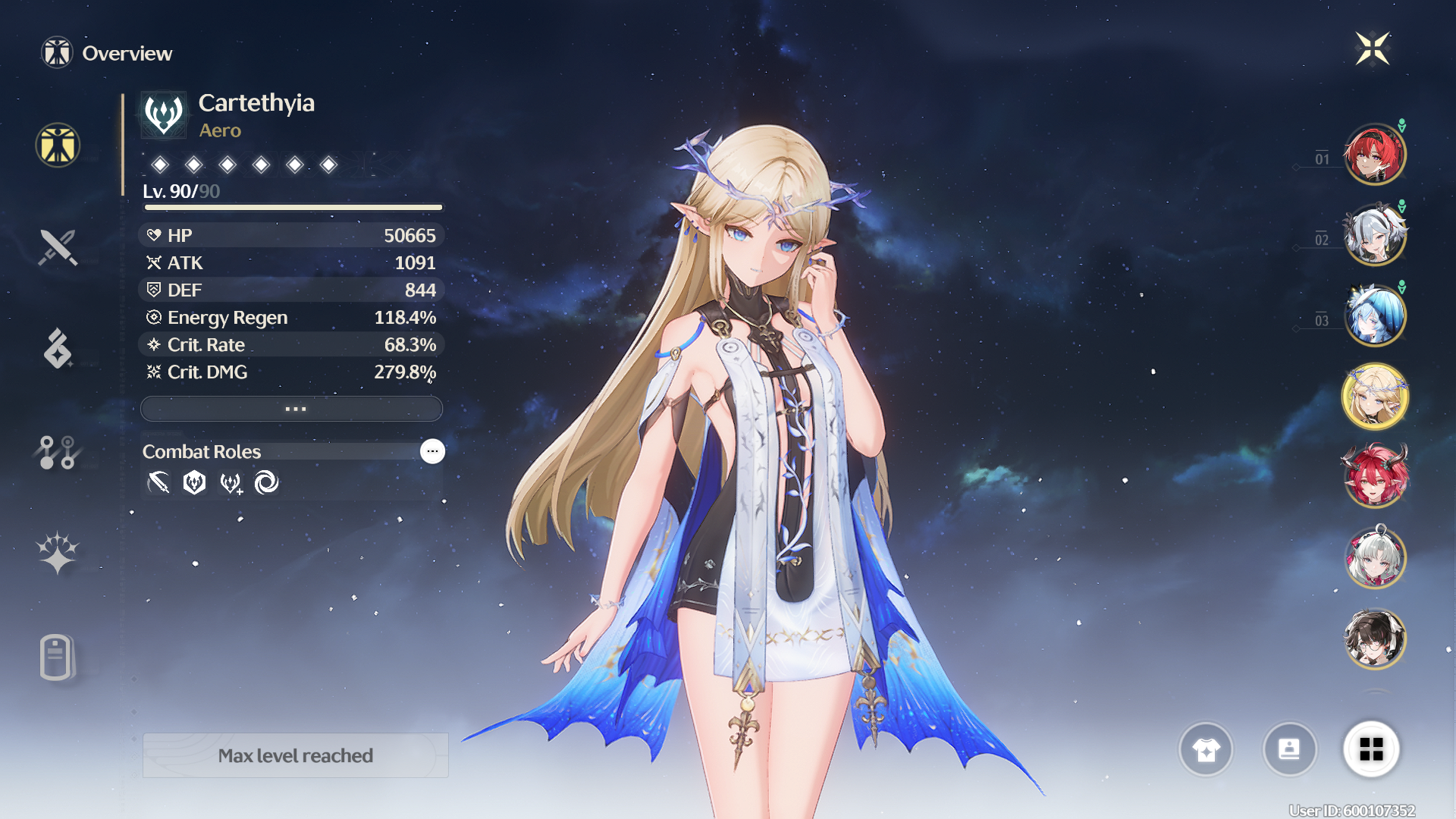Switch to the Resonance Chain star tab

pyautogui.click(x=58, y=553)
